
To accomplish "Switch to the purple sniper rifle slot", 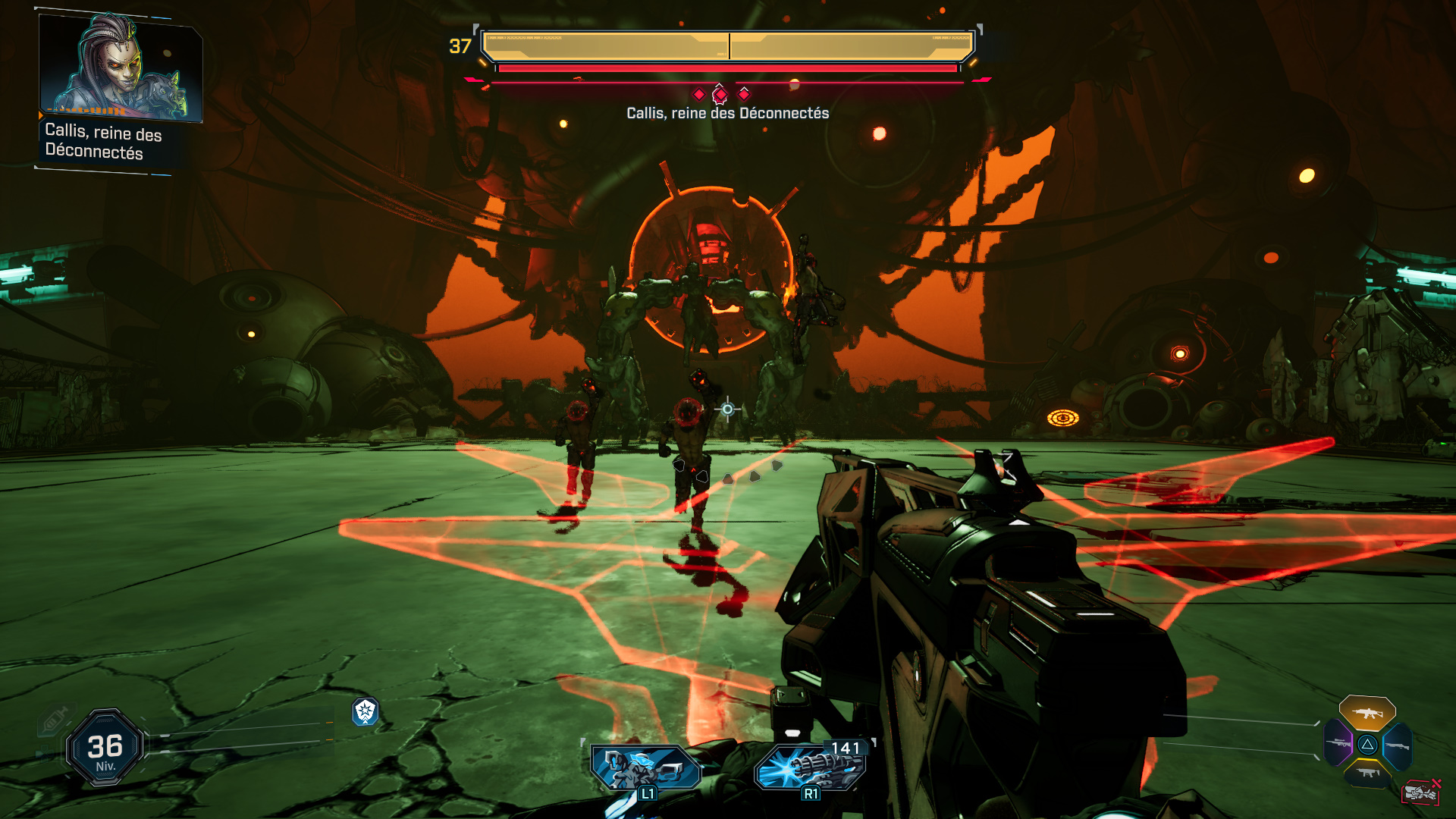I will pyautogui.click(x=1339, y=742).
